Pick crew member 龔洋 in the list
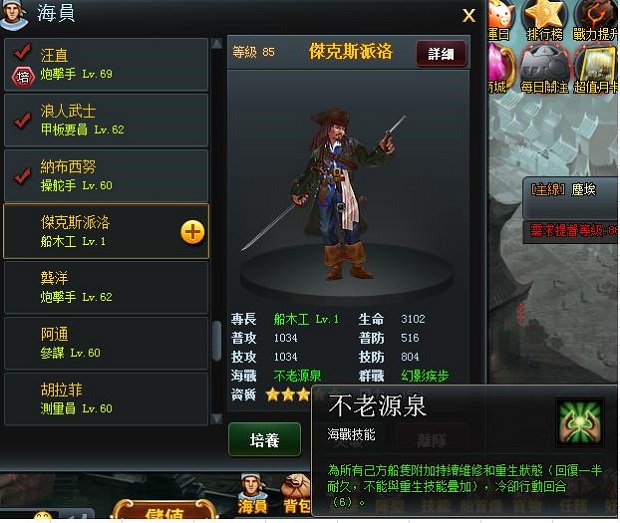The width and height of the screenshot is (620, 523). (x=106, y=286)
